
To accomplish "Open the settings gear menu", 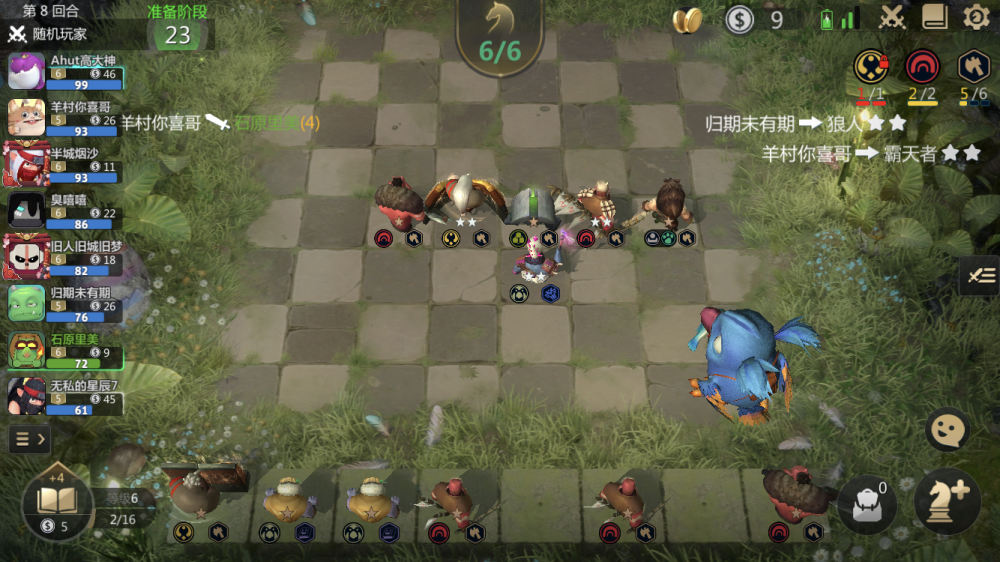I will click(x=976, y=17).
